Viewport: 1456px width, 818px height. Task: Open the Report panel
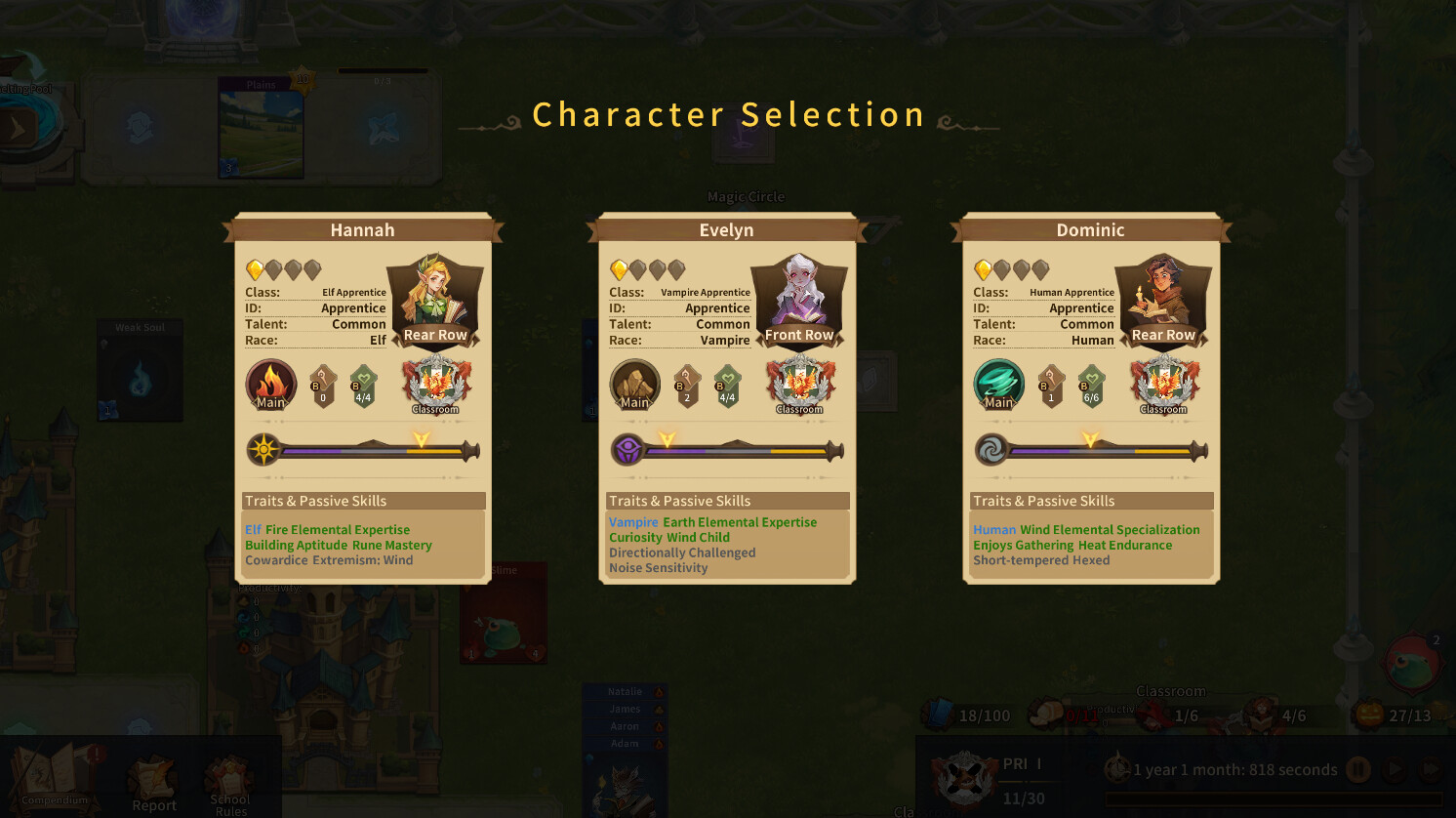pyautogui.click(x=154, y=786)
